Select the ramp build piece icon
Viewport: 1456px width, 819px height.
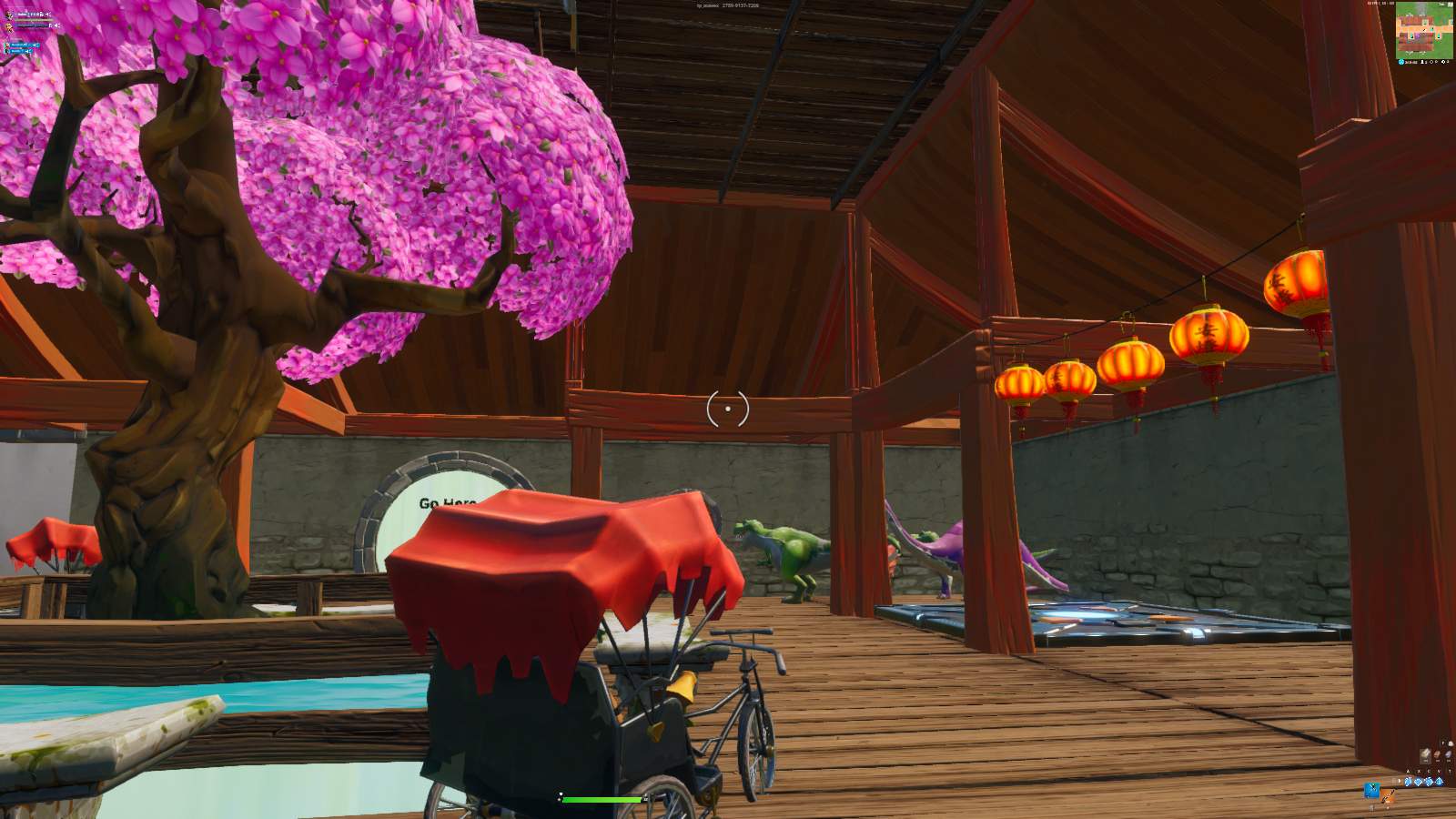1429,782
